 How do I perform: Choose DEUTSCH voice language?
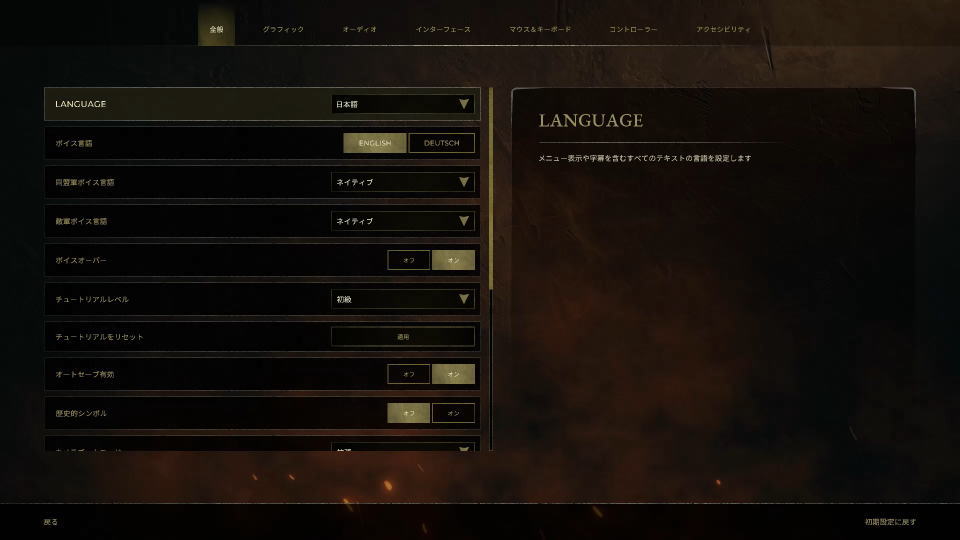441,143
